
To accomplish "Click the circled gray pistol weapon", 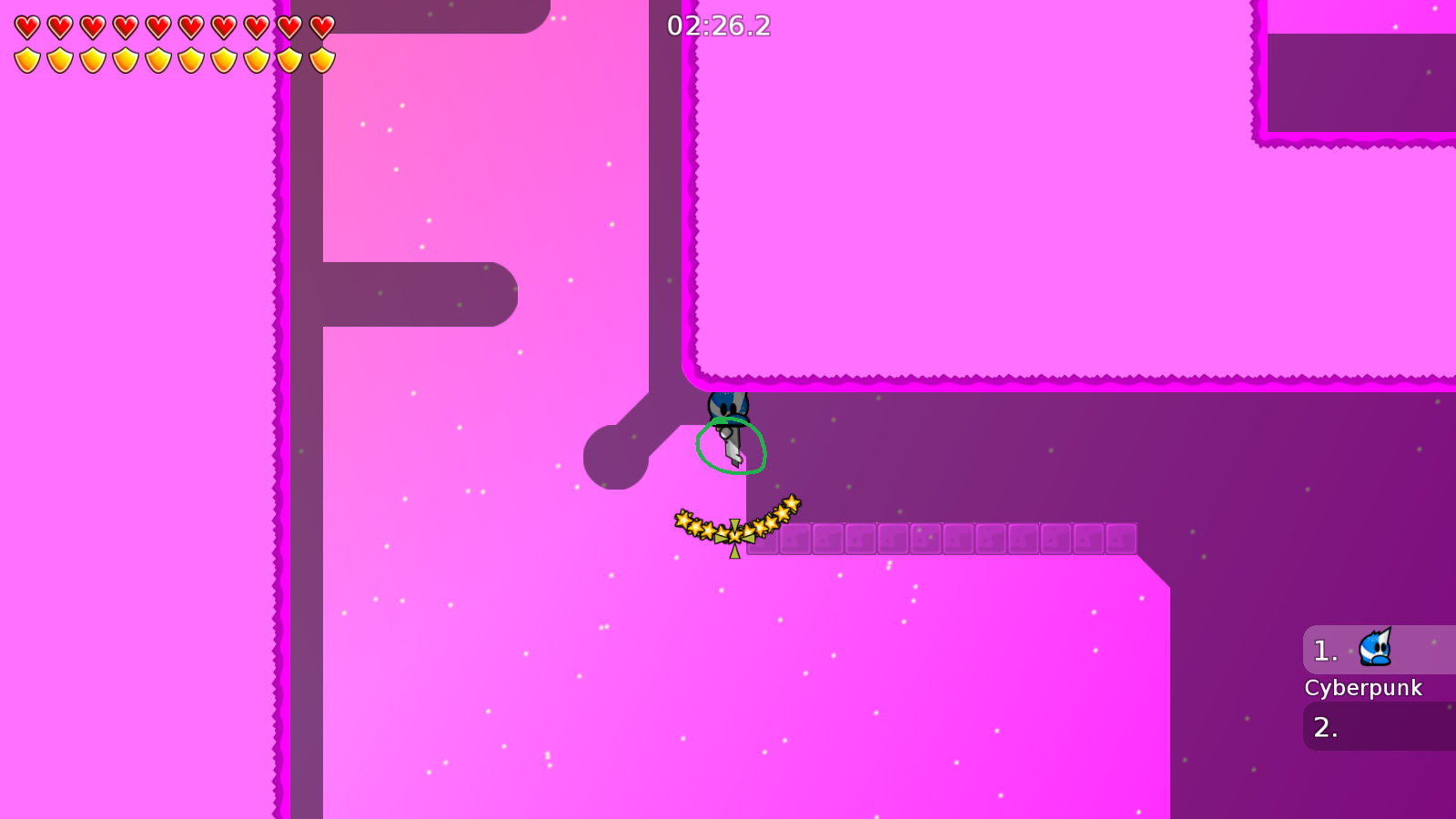I will (x=733, y=446).
